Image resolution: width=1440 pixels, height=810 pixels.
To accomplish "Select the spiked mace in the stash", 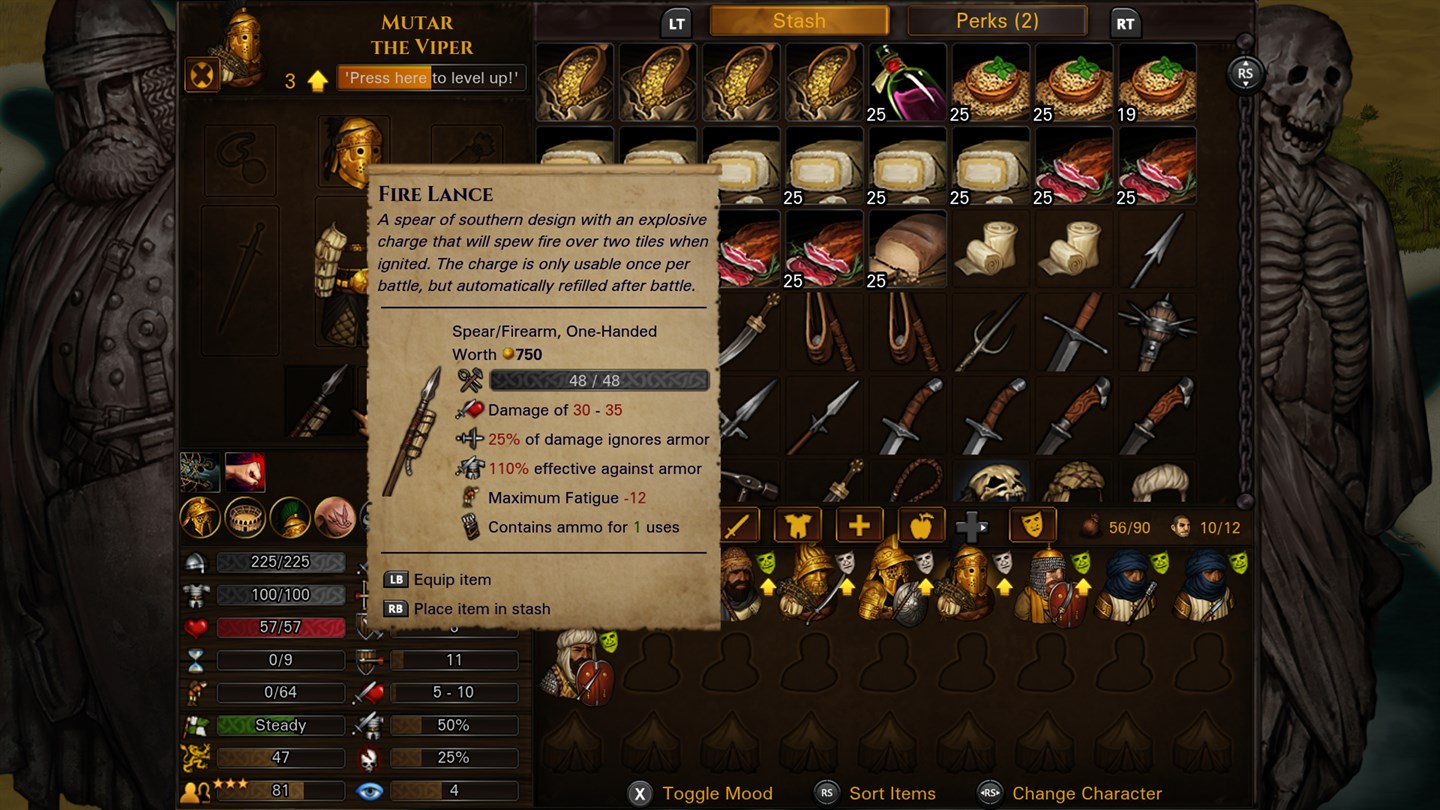I will click(1157, 333).
